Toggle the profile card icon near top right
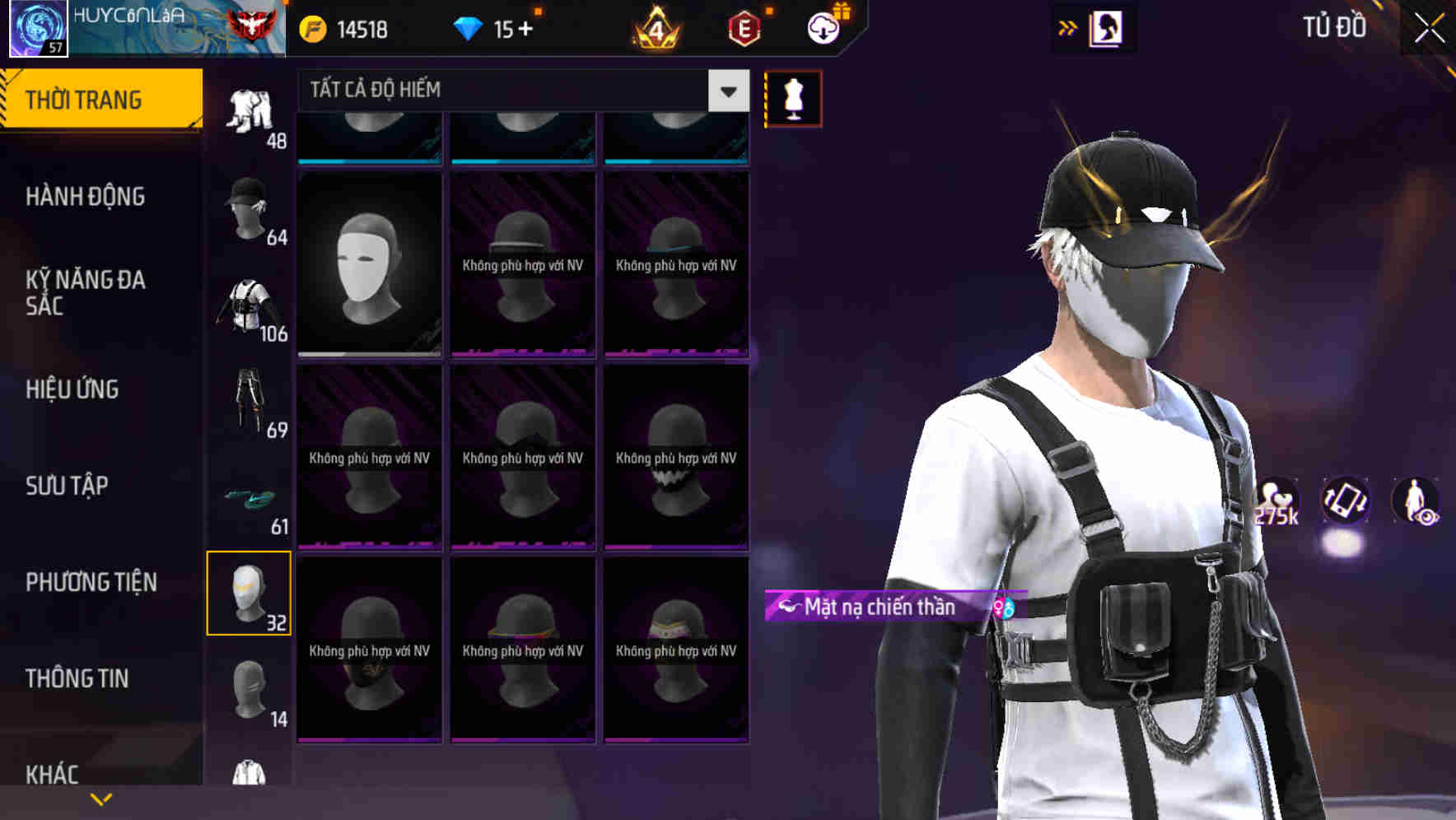Image resolution: width=1456 pixels, height=820 pixels. (1108, 27)
